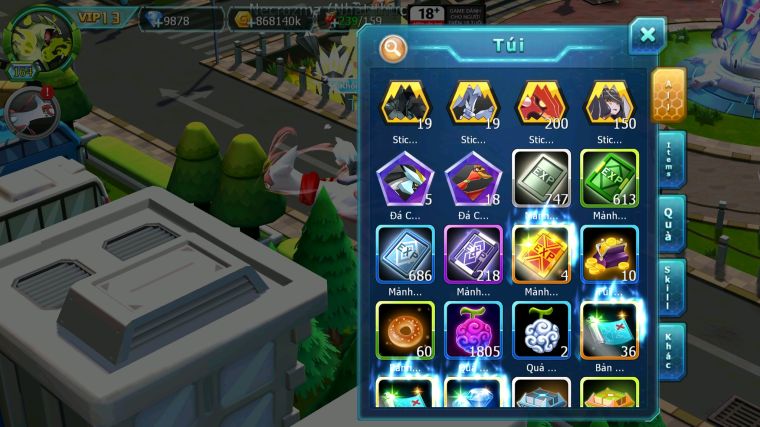Open the Skill tab

coord(671,288)
